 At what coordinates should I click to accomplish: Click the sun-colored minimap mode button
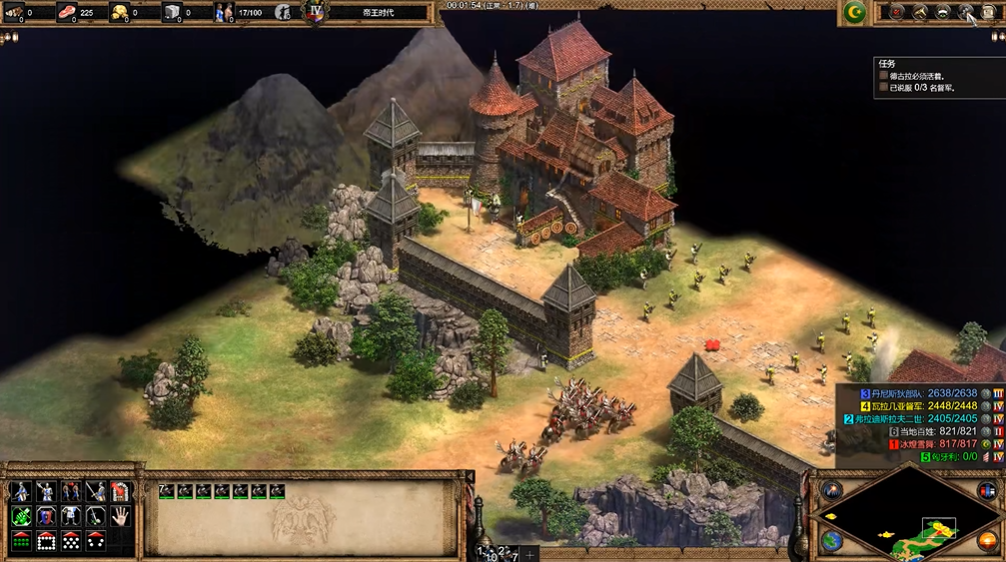986,541
